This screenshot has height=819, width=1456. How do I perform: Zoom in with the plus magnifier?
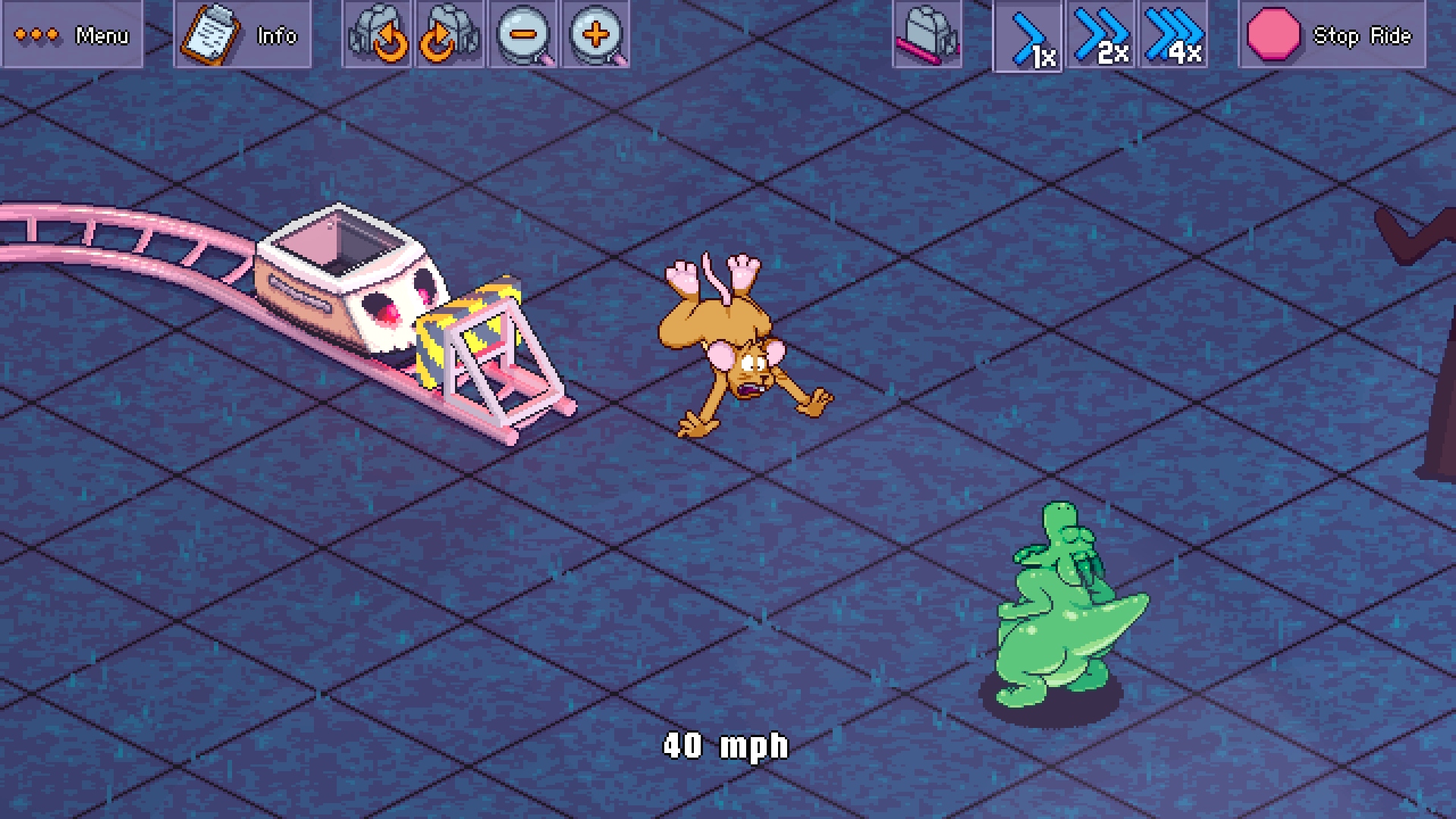point(596,35)
